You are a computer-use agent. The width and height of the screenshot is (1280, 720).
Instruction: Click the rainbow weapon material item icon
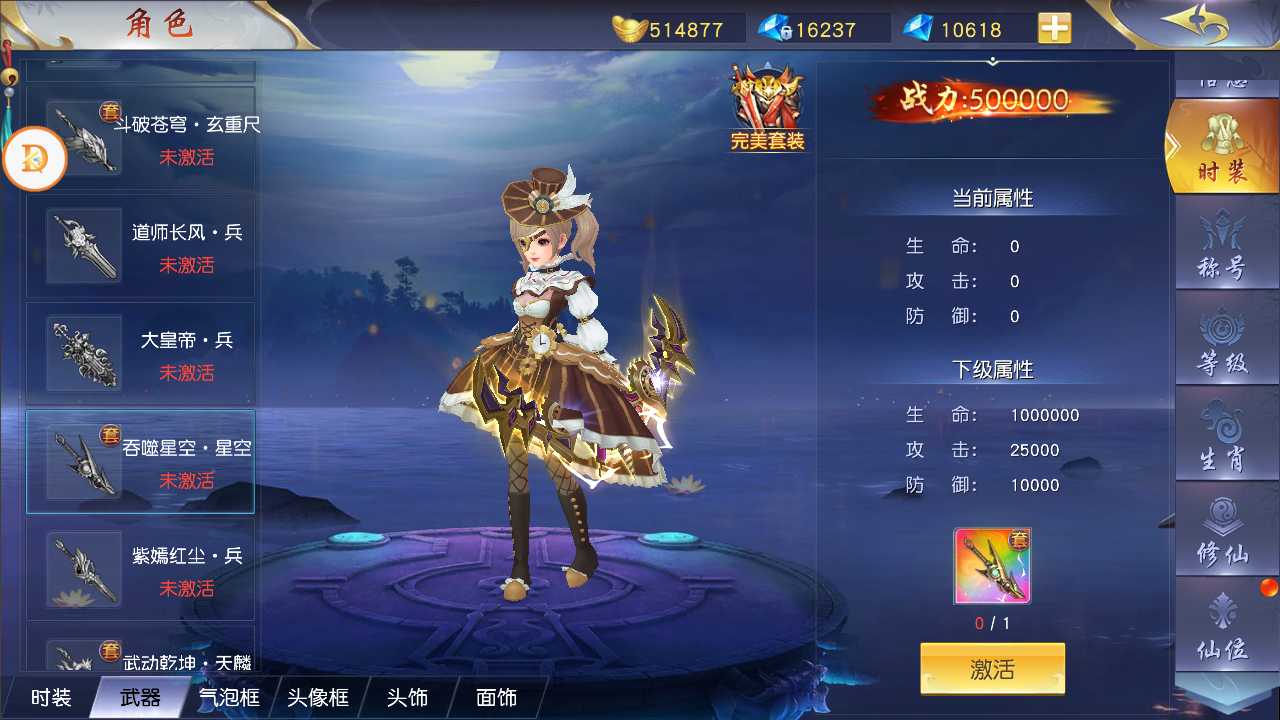coord(992,566)
